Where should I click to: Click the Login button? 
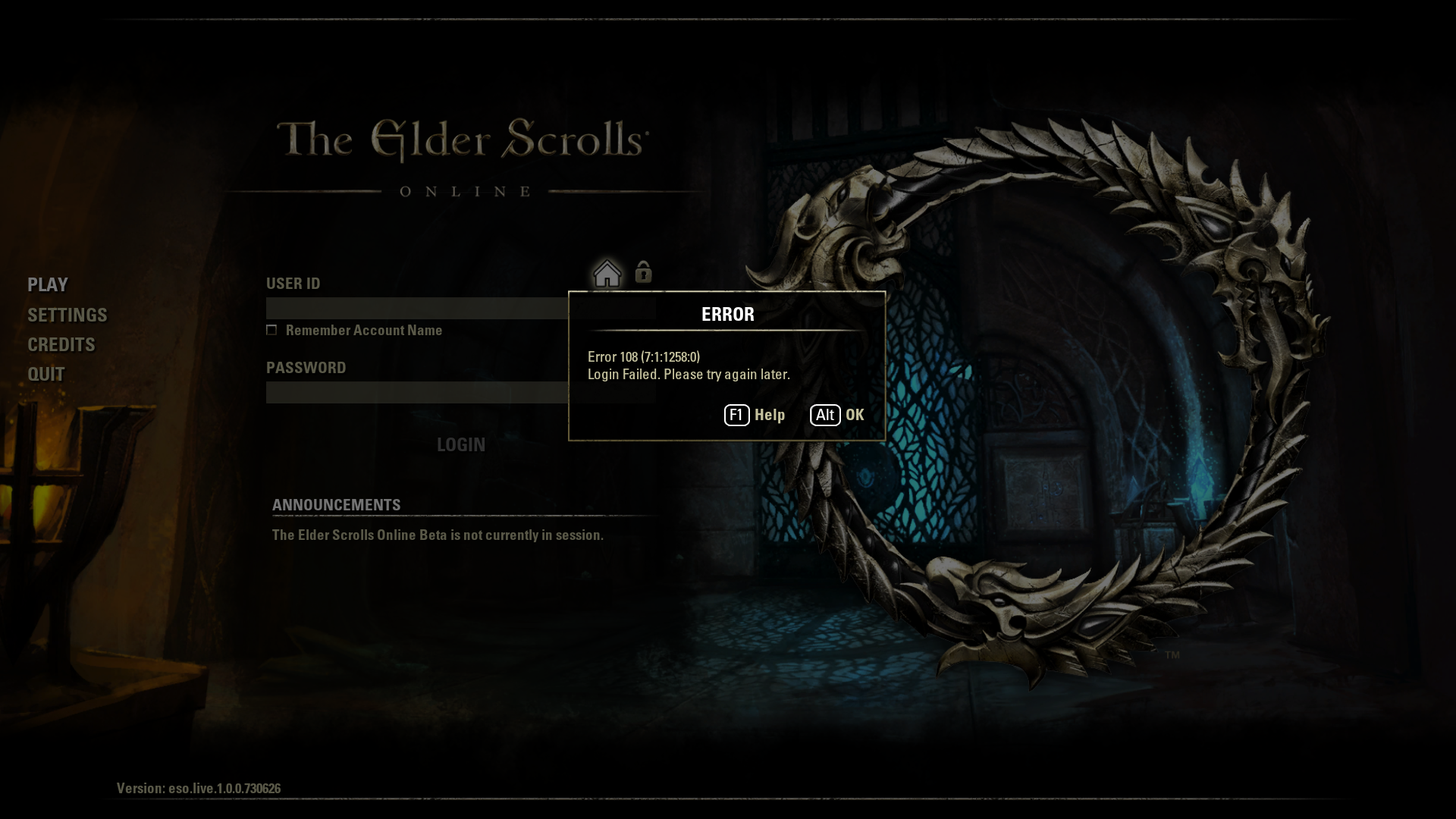click(460, 444)
